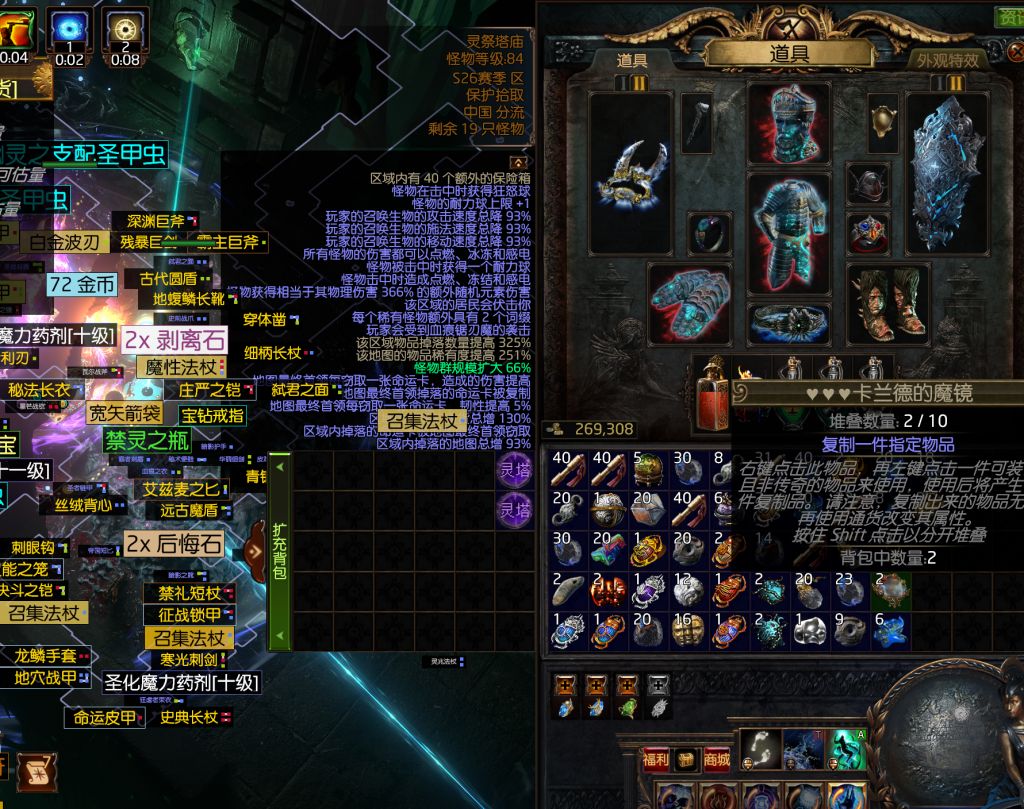The height and width of the screenshot is (809, 1024).
Task: Select the equipped claw weapon slot
Action: coord(630,175)
